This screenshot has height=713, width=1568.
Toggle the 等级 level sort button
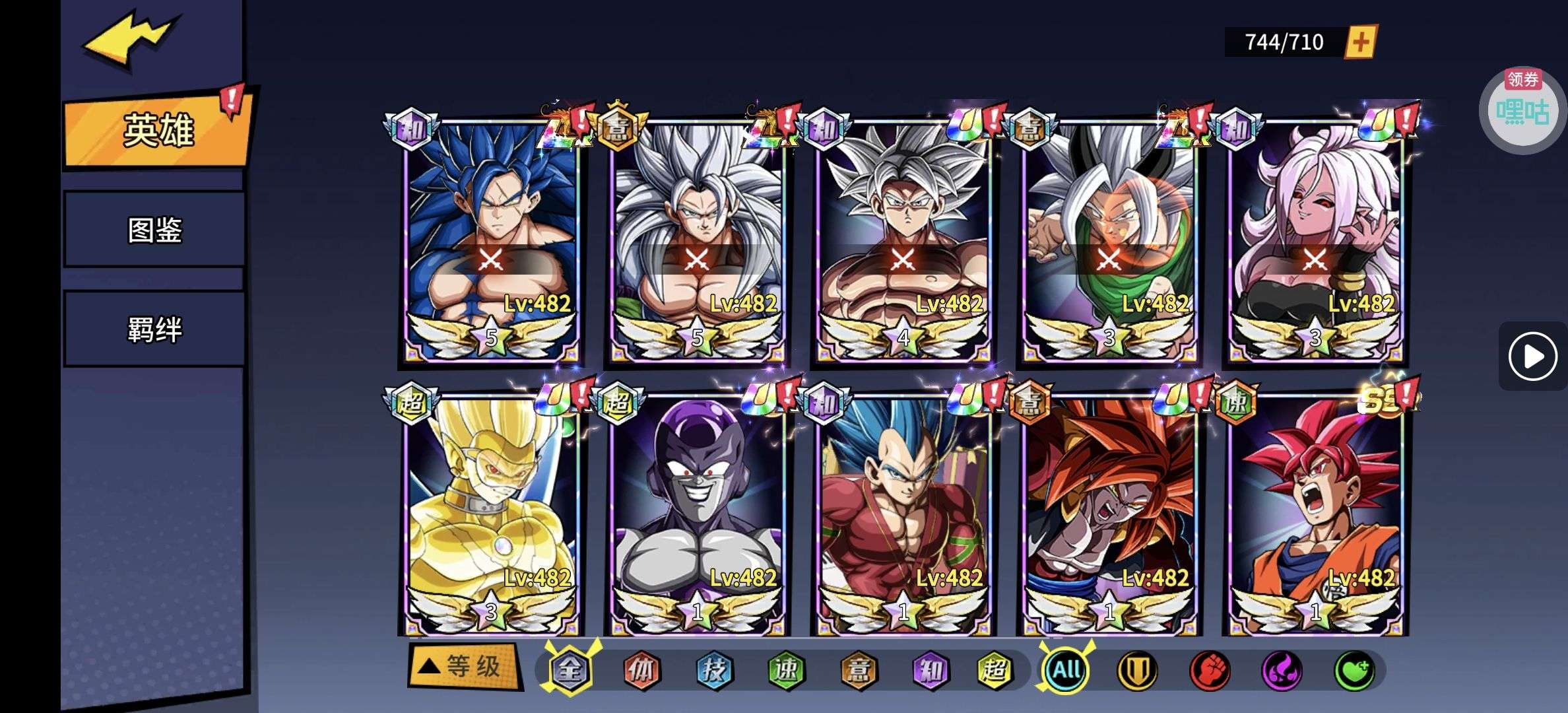pos(464,666)
